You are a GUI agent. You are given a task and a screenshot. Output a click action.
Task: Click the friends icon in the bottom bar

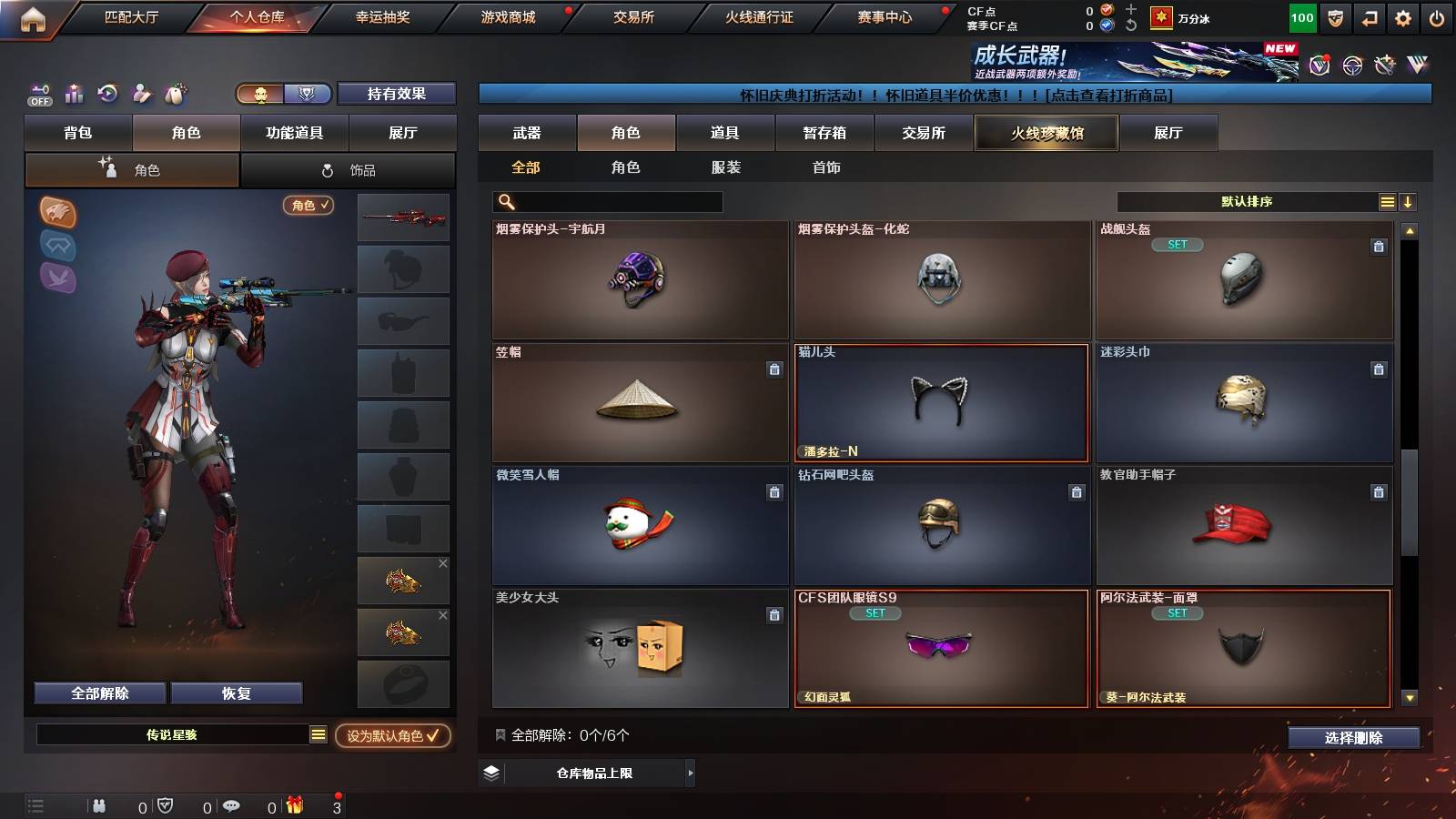coord(97,805)
